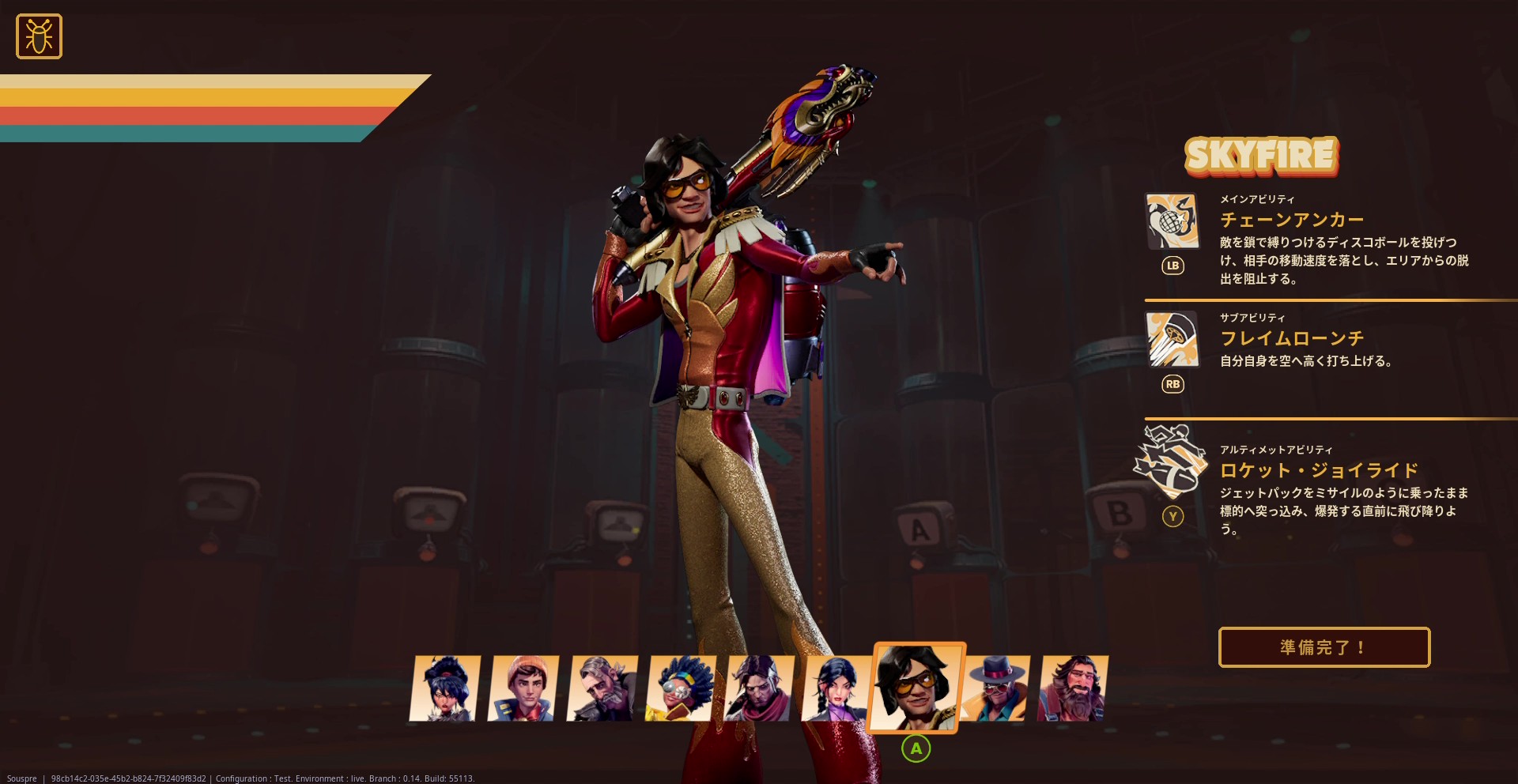Pick the long-bearded brown-haired hero
This screenshot has width=1518, height=784.
coord(1073,688)
